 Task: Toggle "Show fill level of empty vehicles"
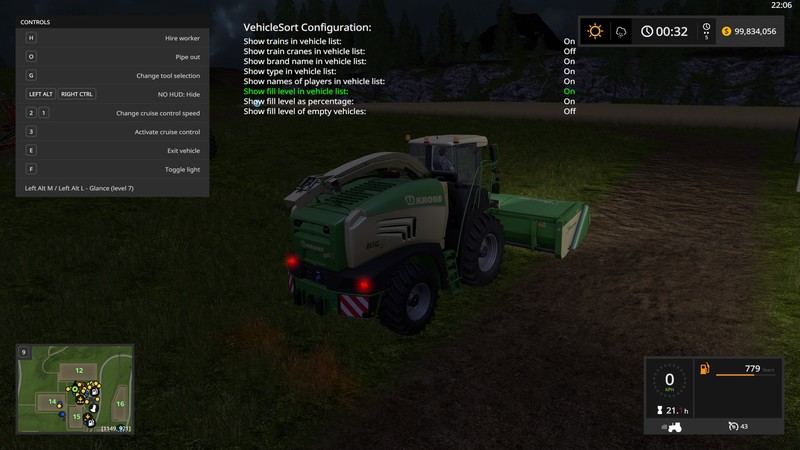pyautogui.click(x=305, y=111)
